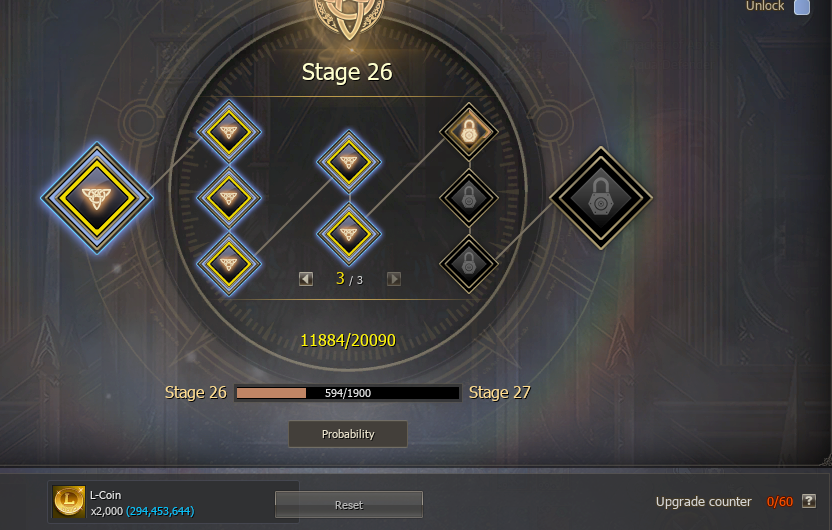Go to the previous page arrow

click(306, 279)
